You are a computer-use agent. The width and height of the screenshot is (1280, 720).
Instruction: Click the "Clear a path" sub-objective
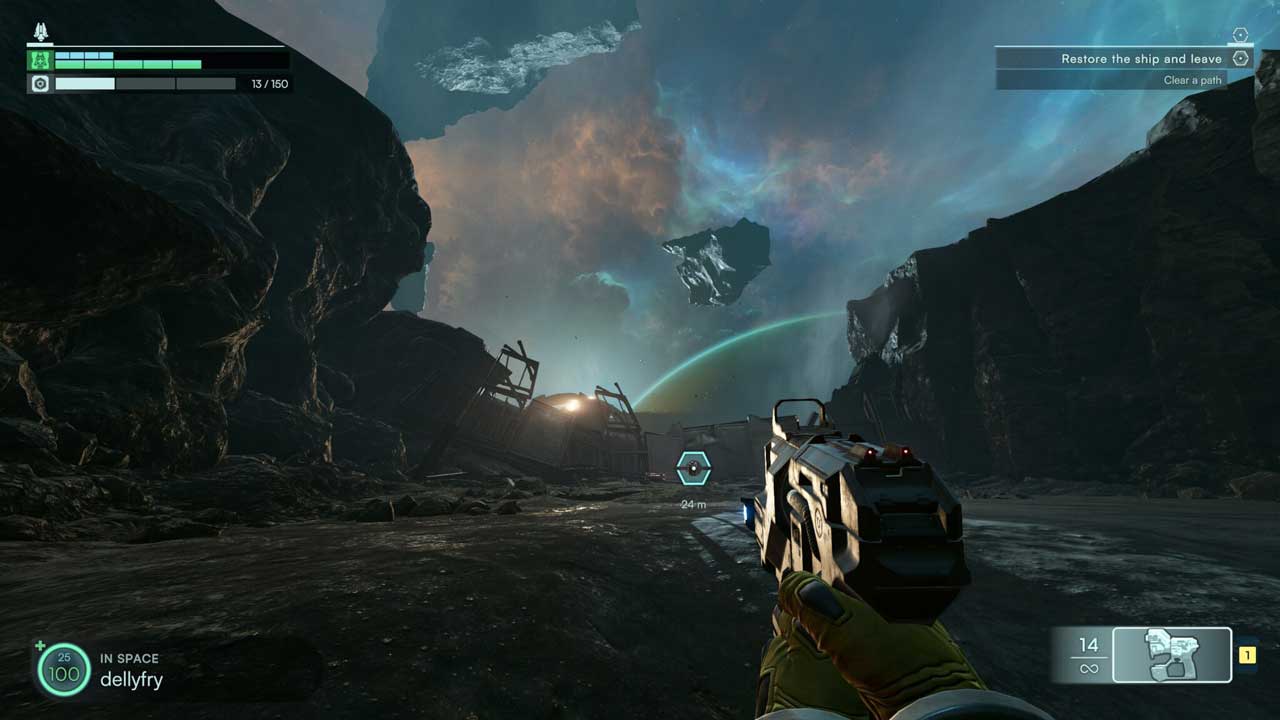1192,80
